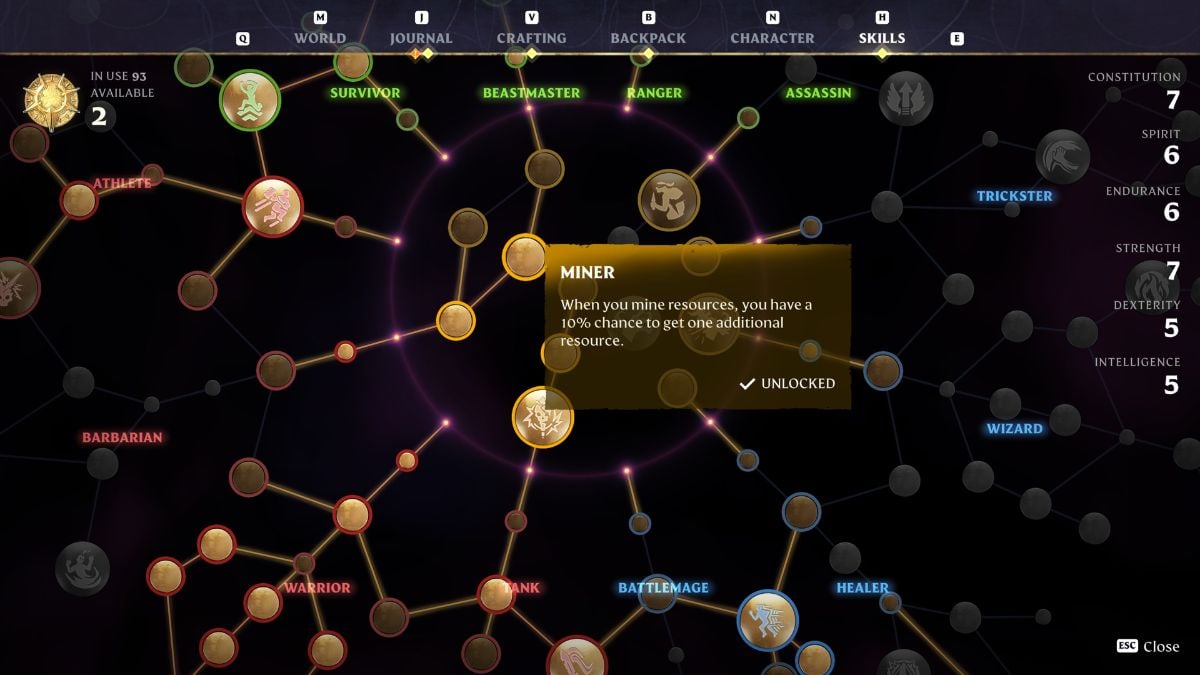Go to the Crafting tab
This screenshot has height=675, width=1200.
point(531,38)
